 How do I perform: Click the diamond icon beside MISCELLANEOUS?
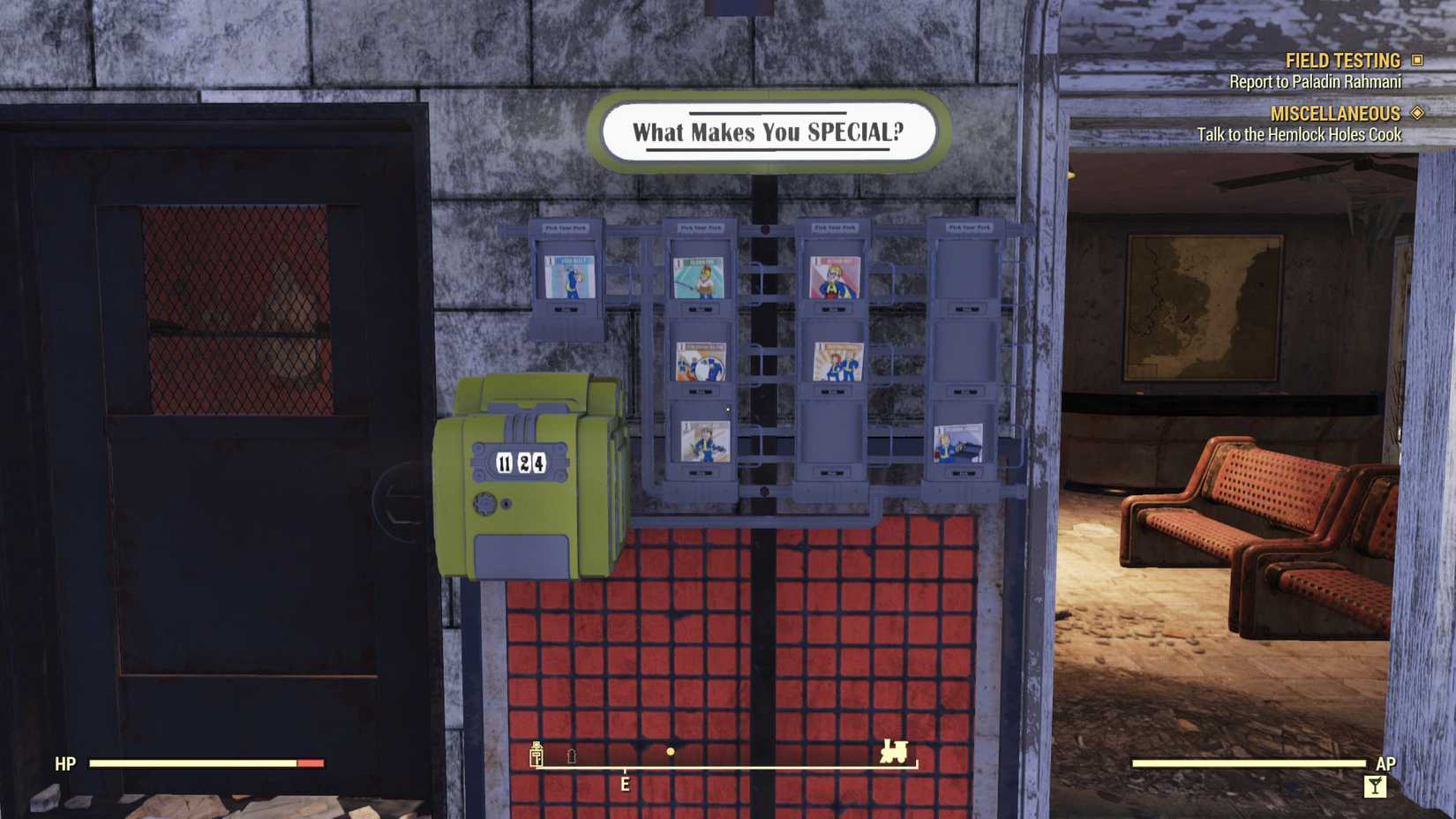tap(1417, 113)
